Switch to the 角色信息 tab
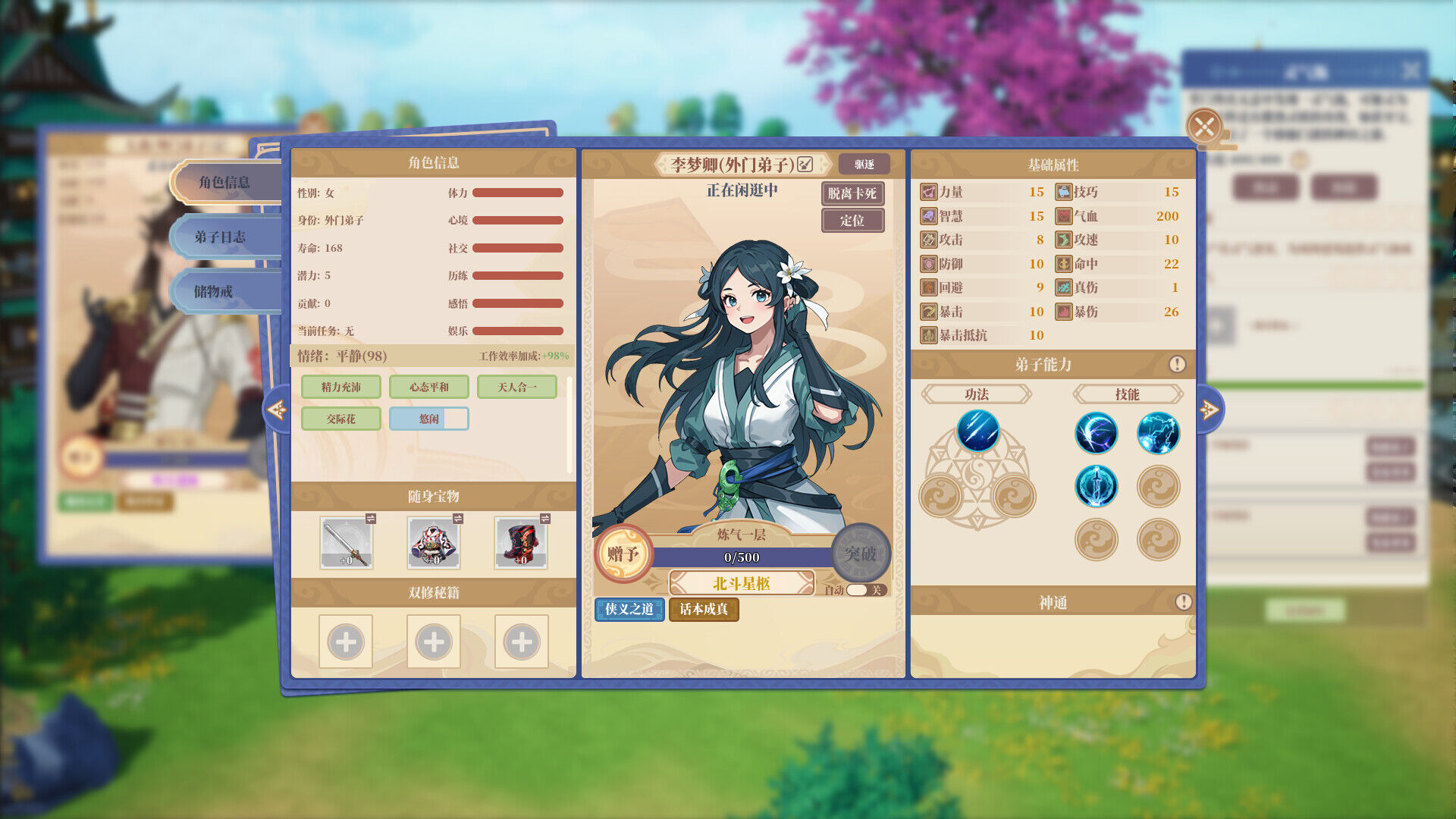The image size is (1456, 819). pos(224,183)
